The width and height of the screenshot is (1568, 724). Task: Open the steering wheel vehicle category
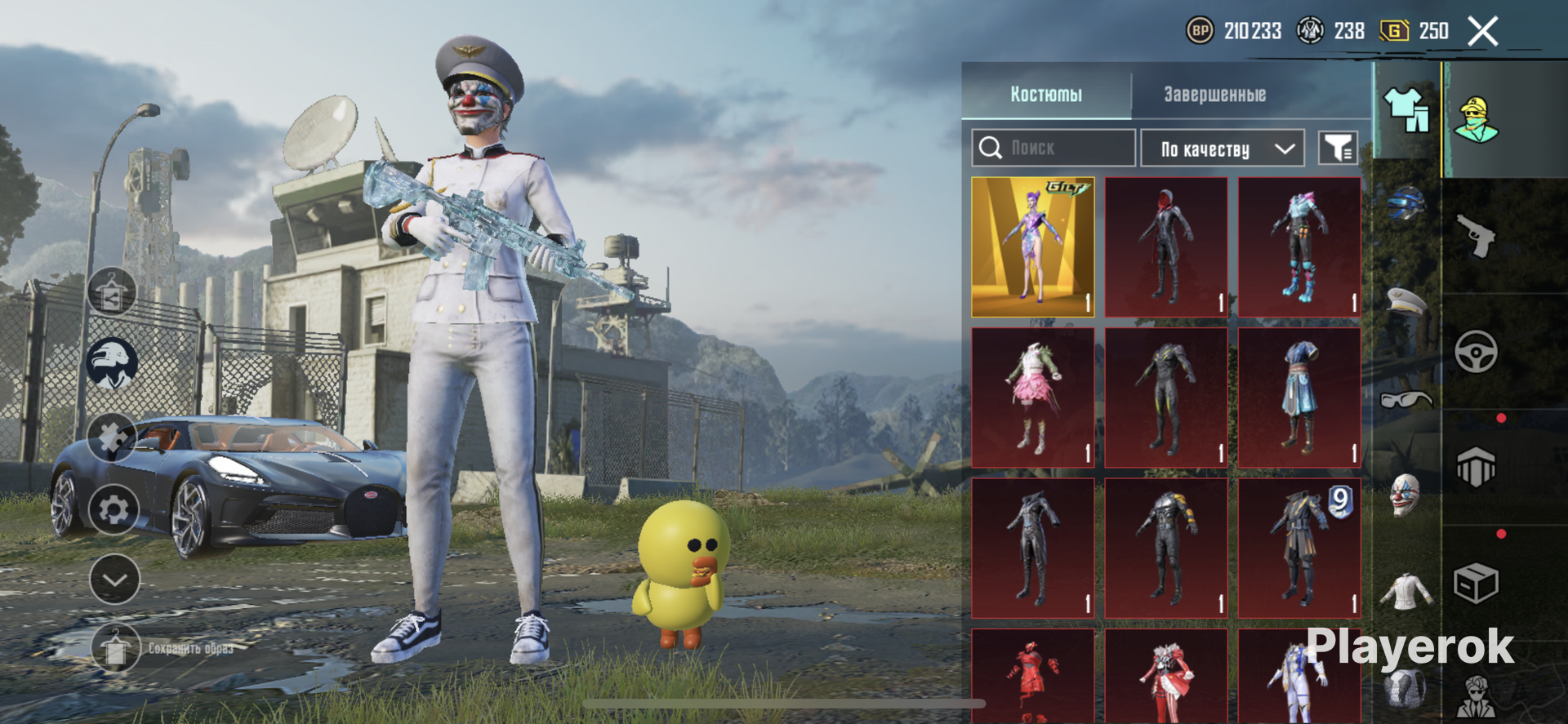pyautogui.click(x=1476, y=352)
